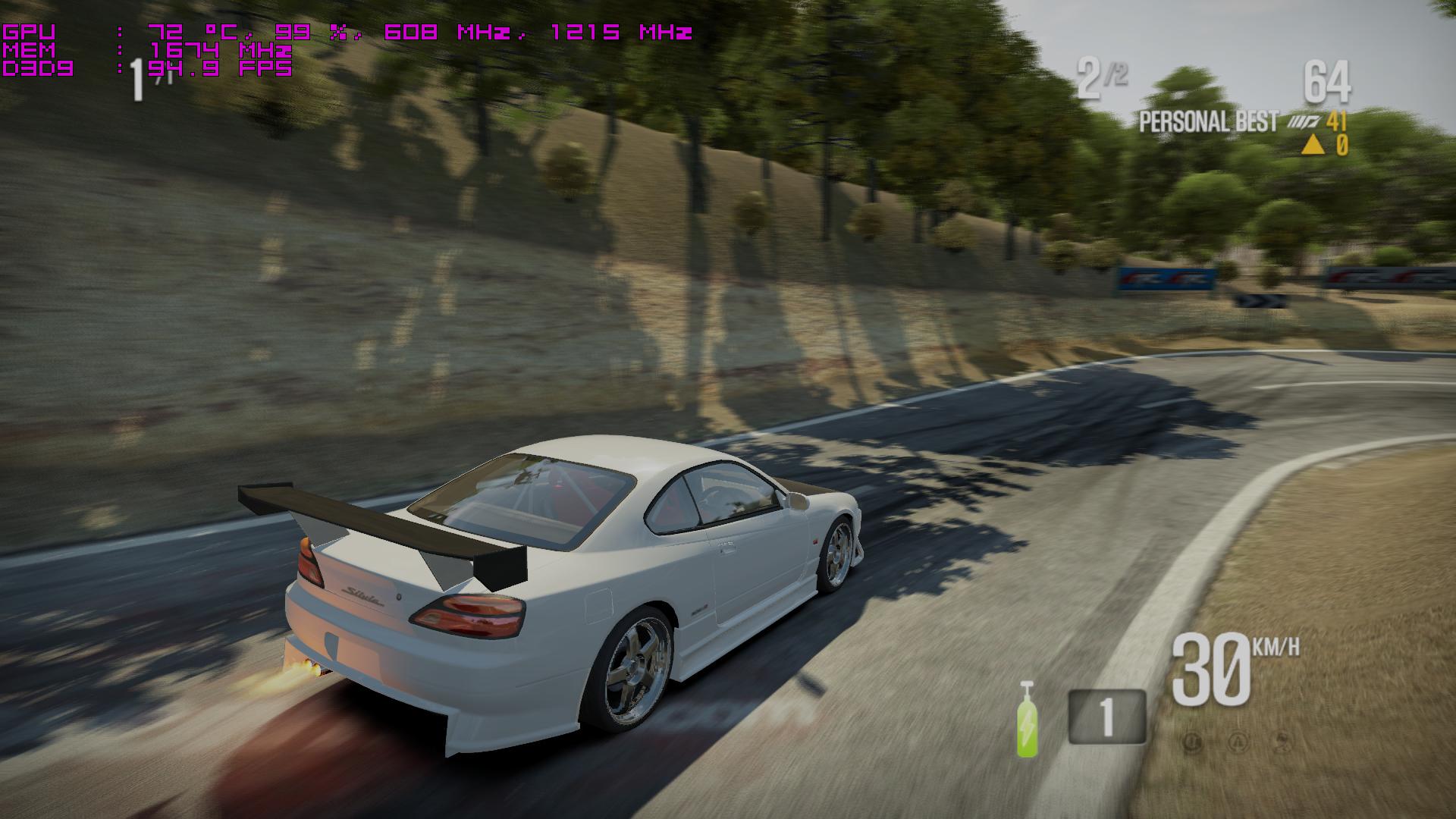Select the gear indicator box showing 1
Viewport: 1456px width, 819px height.
(1106, 716)
